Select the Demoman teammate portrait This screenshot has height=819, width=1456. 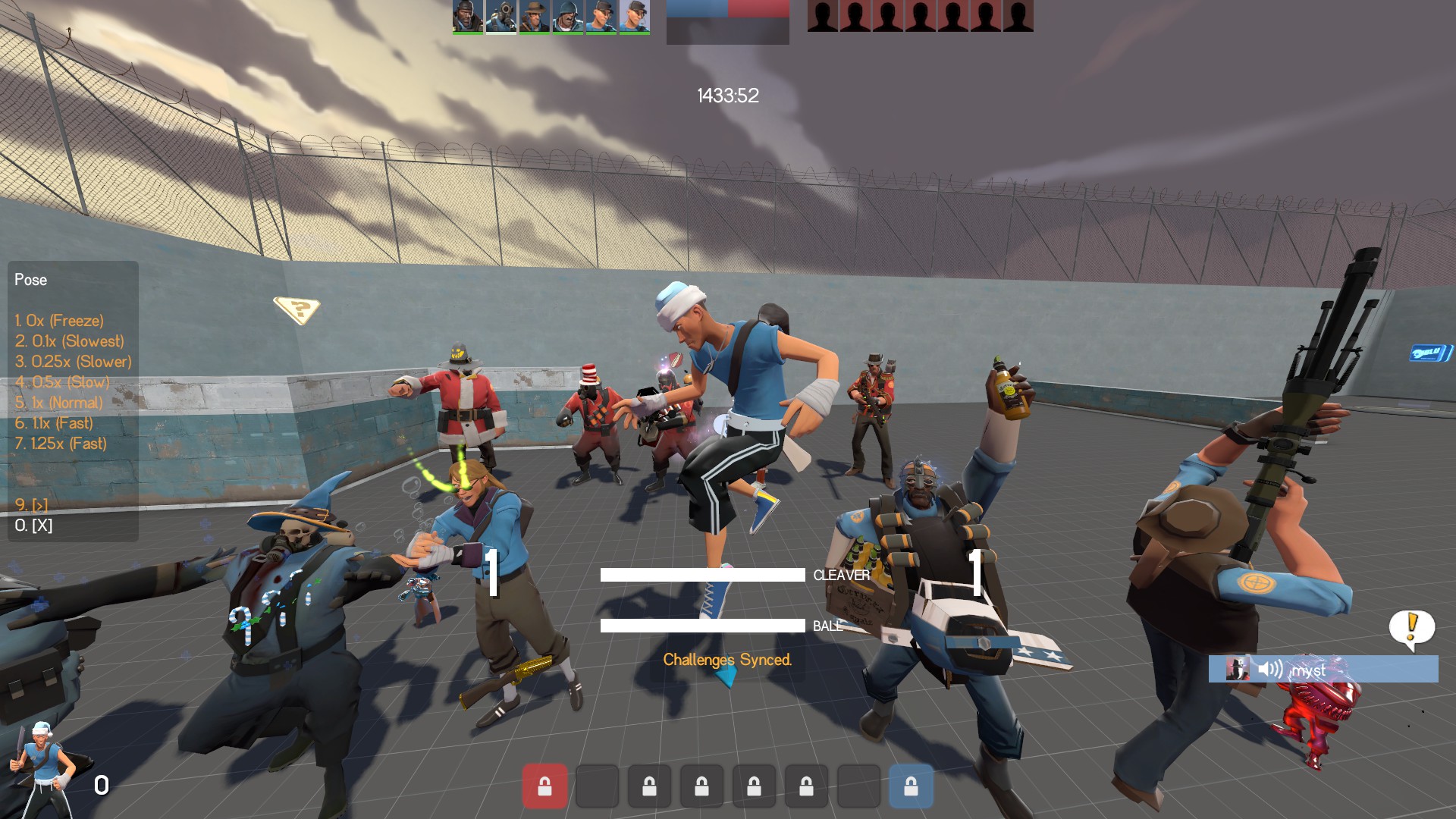coord(468,17)
